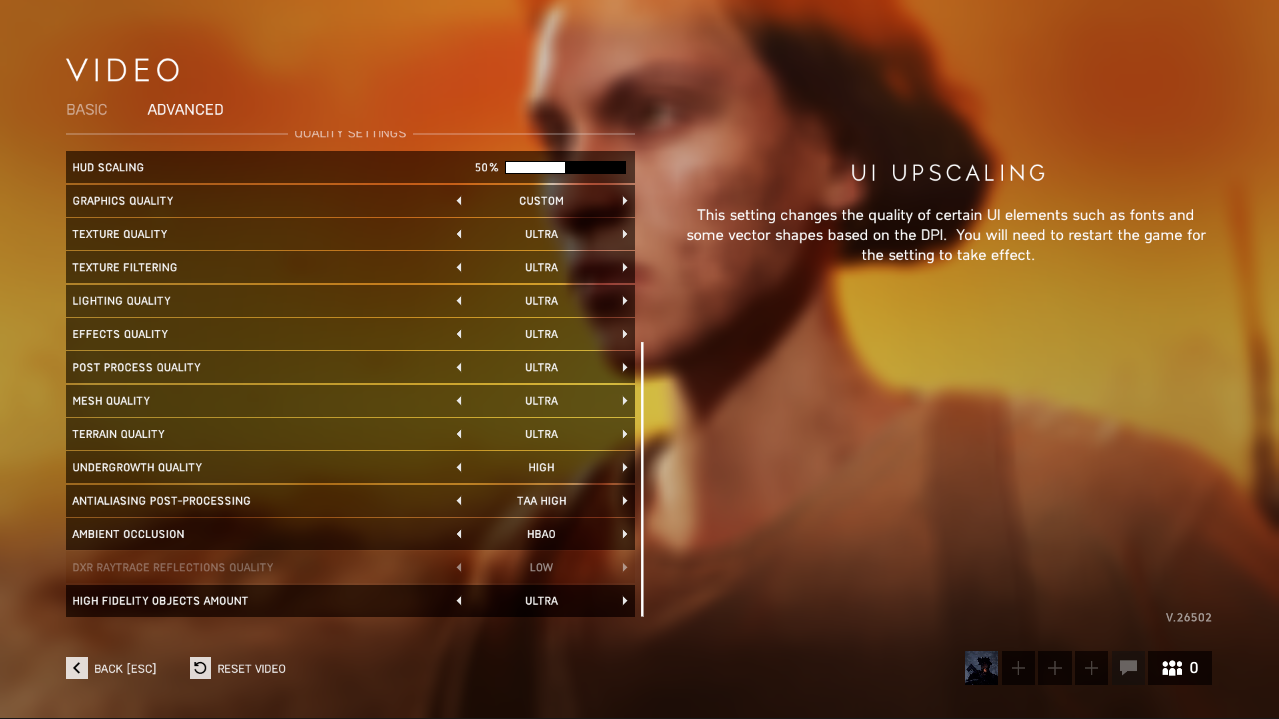The image size is (1279, 719).
Task: Adjust the HUD Scaling slider bar
Action: 565,168
